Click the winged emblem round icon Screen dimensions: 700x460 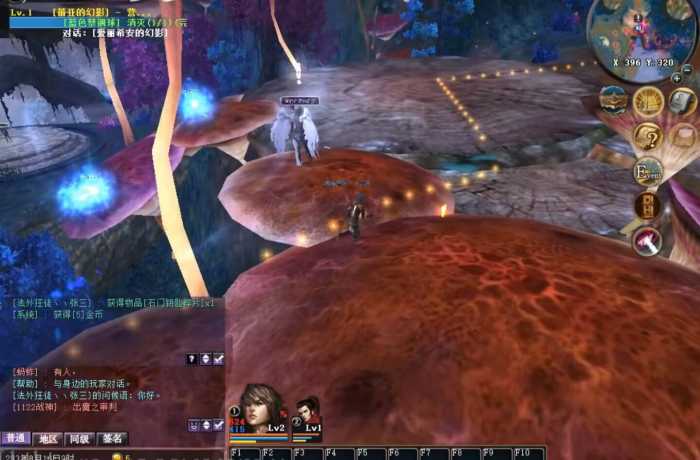click(x=613, y=100)
